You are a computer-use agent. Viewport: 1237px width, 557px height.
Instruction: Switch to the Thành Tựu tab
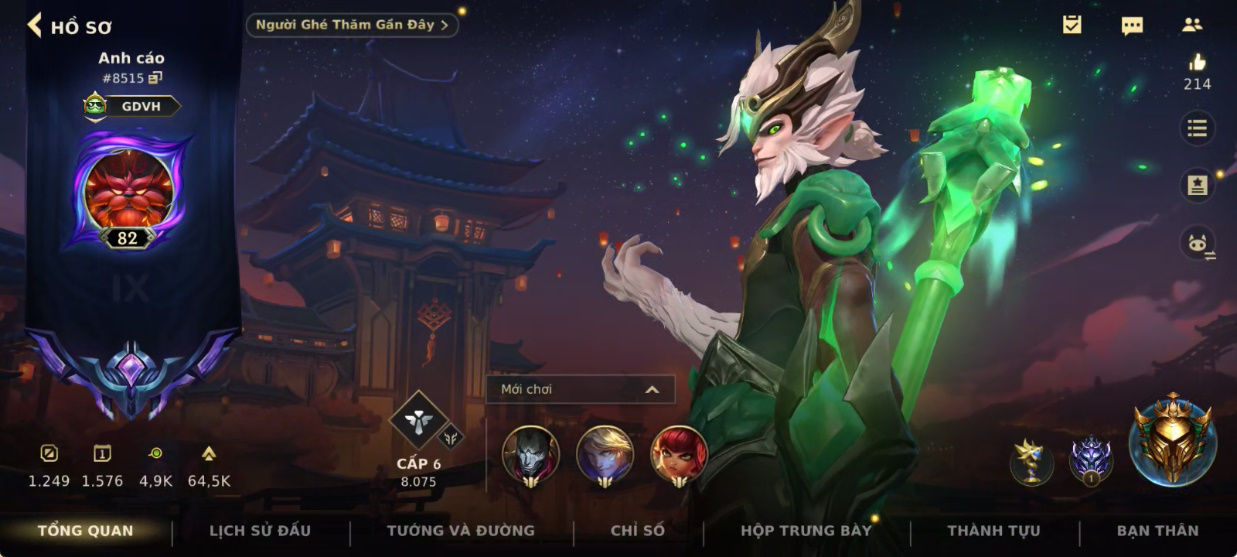pyautogui.click(x=994, y=531)
